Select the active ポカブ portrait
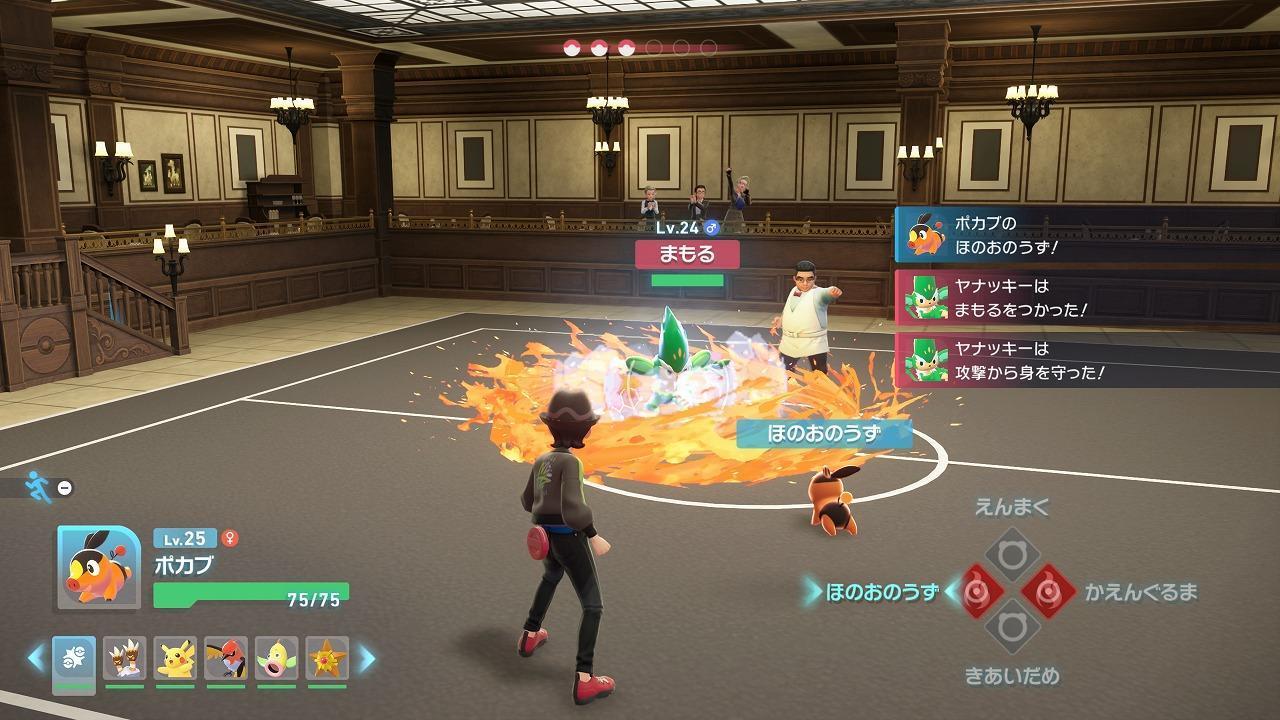Screen dimensions: 1280x720 99,567
